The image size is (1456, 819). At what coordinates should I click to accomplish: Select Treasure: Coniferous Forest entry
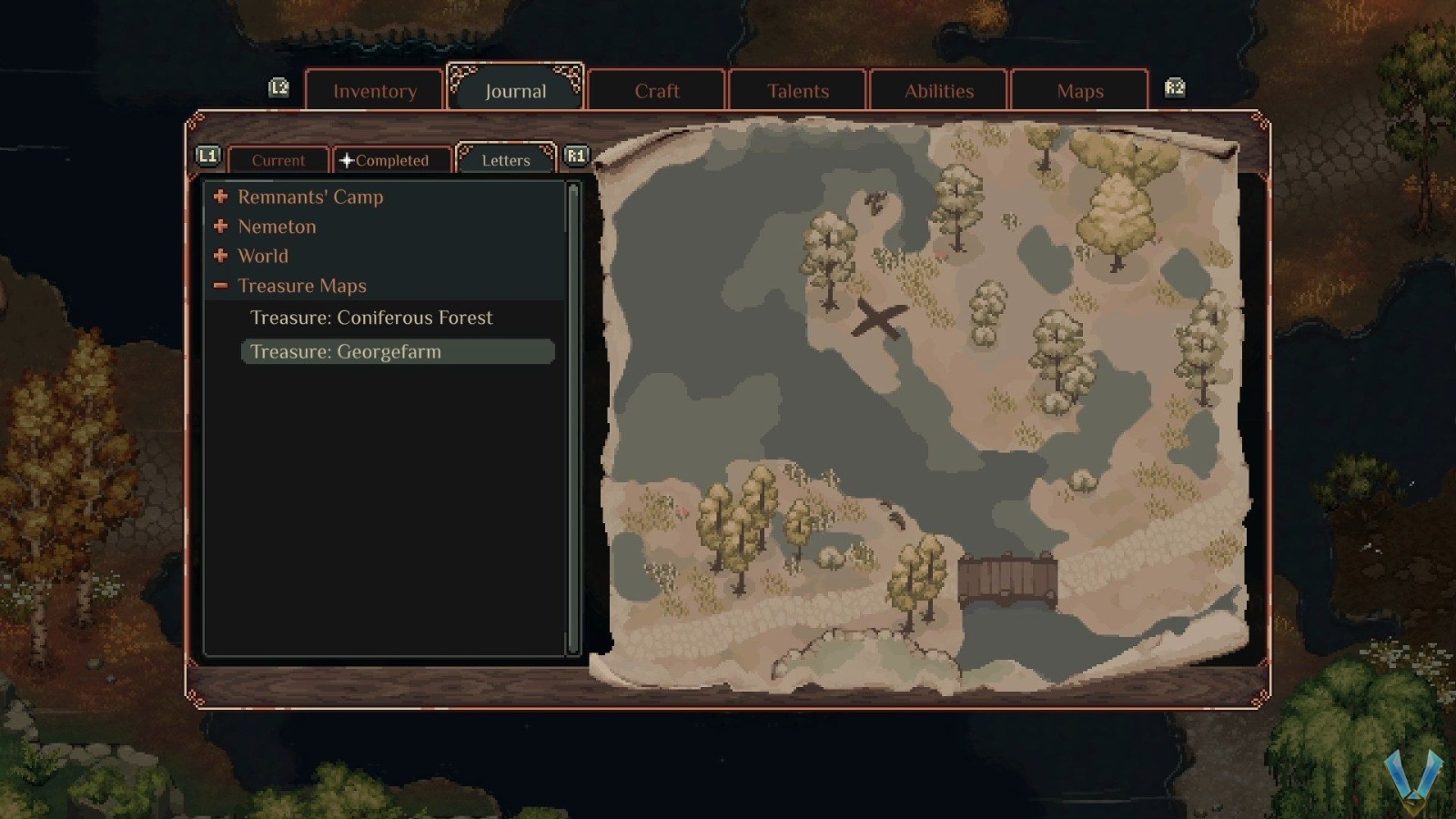(x=371, y=318)
